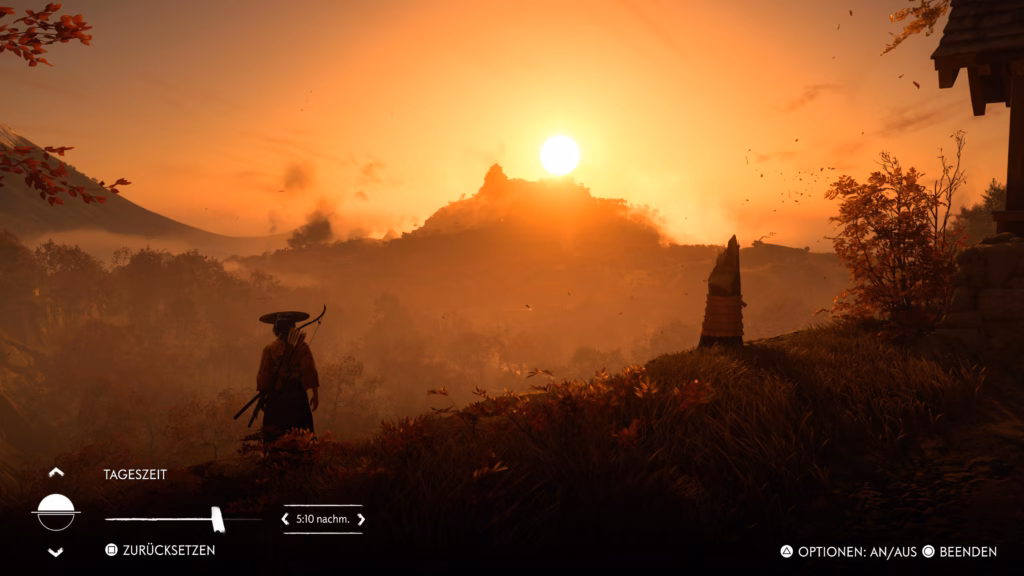Screen dimensions: 1024x576
Task: Click the Tageszeit slider handle
Action: 217,519
